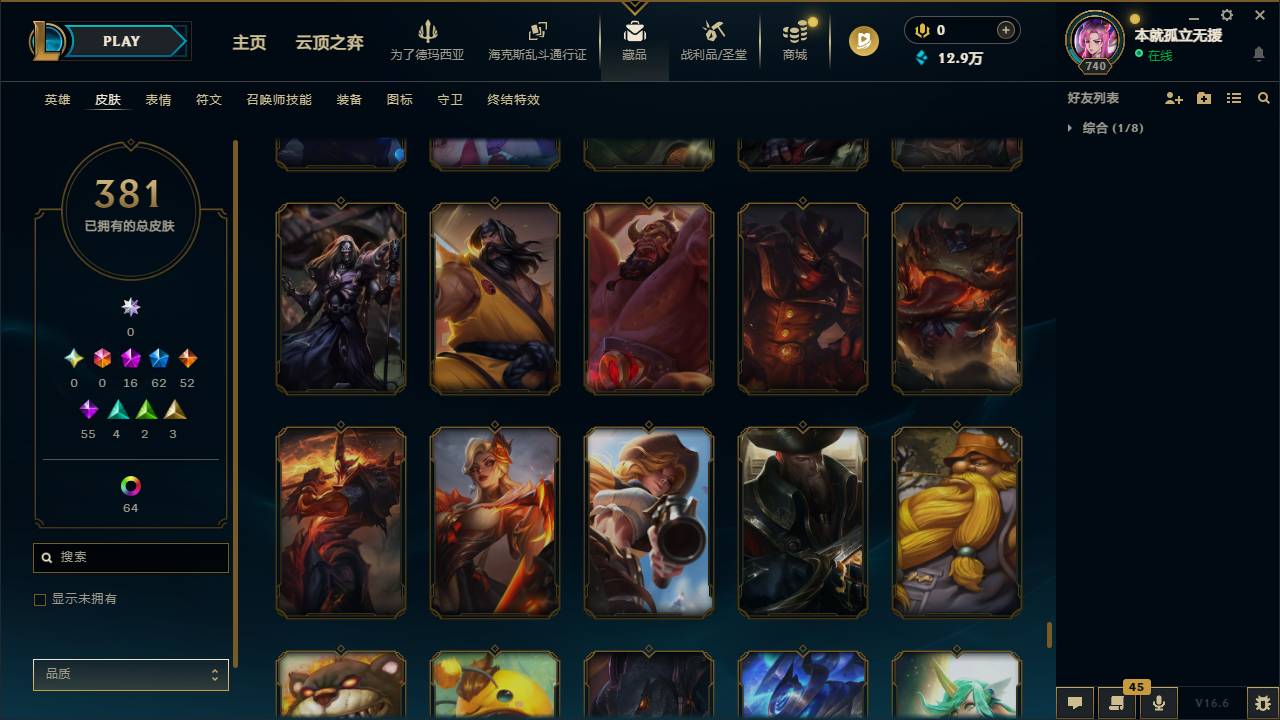
Task: Click the 藏品 collection icon in top nav
Action: (634, 30)
